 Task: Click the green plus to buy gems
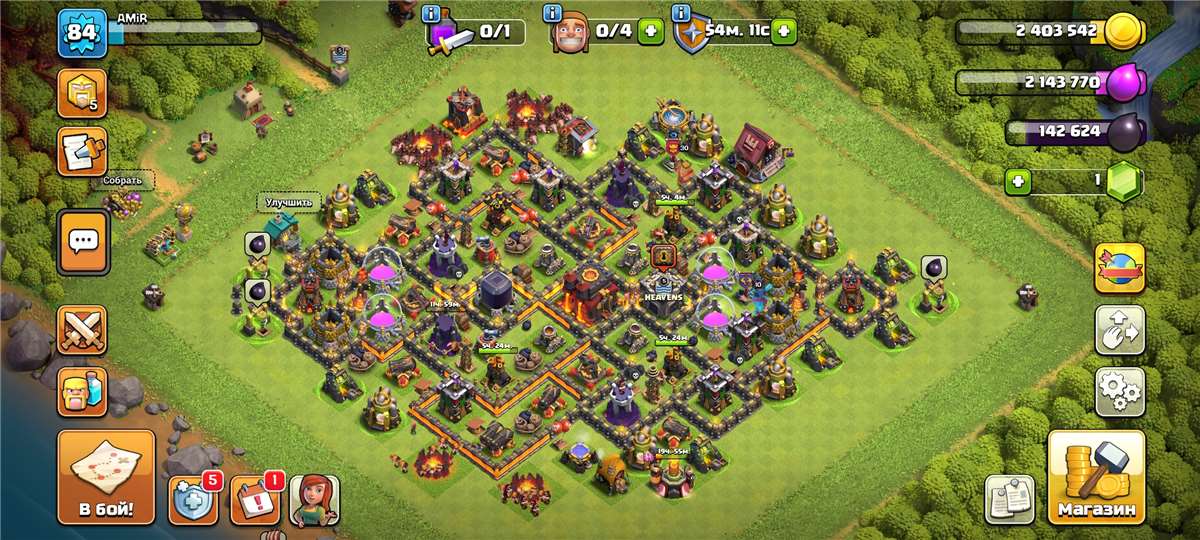pyautogui.click(x=1019, y=182)
